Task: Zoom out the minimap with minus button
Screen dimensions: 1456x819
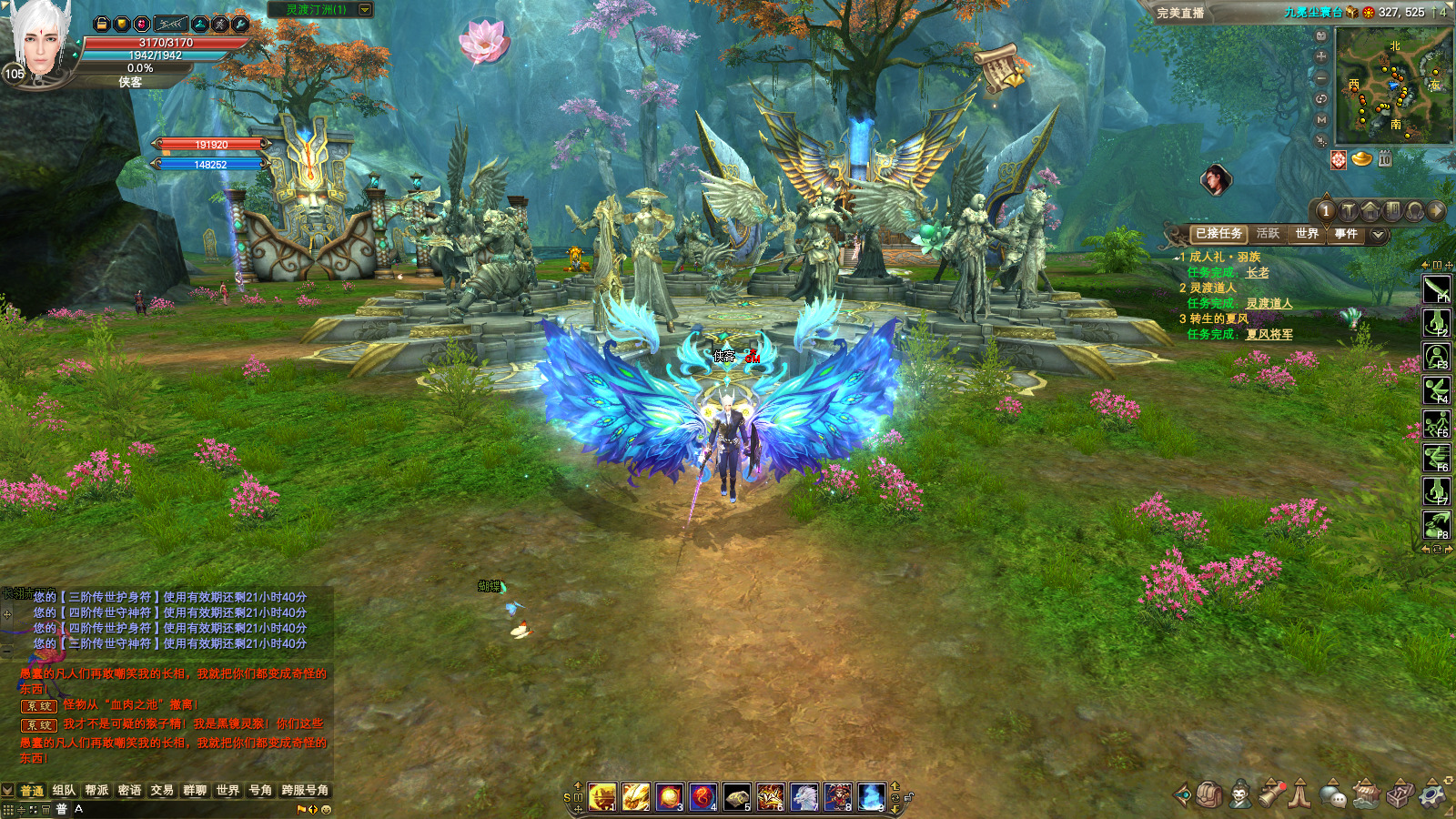Action: pos(1321,77)
